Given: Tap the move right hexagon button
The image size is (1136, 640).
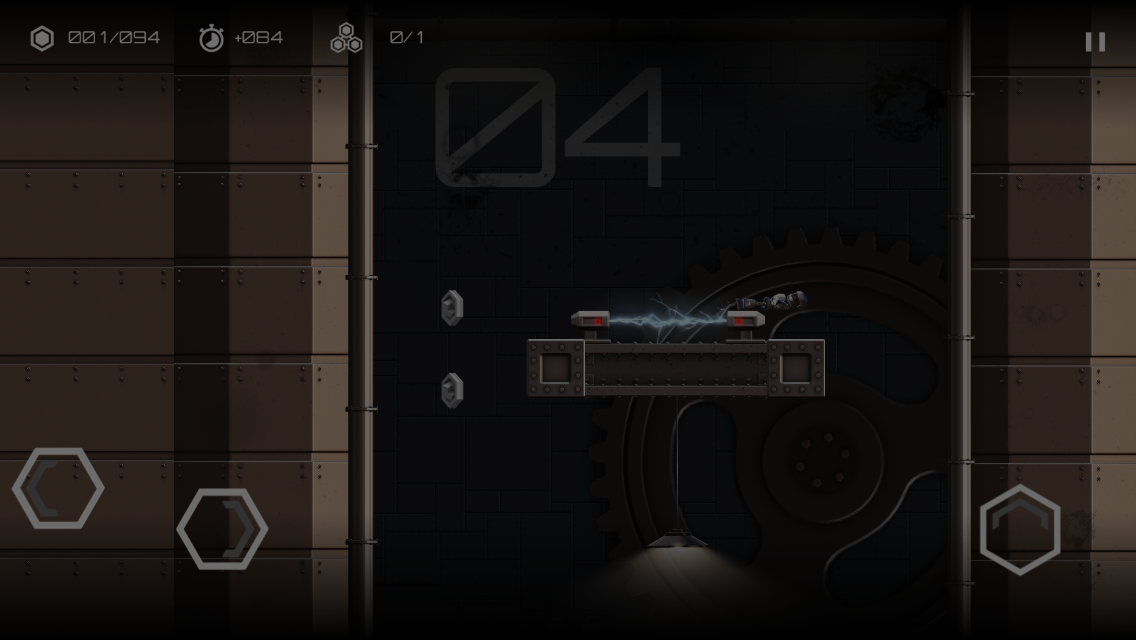Looking at the screenshot, I should [222, 529].
